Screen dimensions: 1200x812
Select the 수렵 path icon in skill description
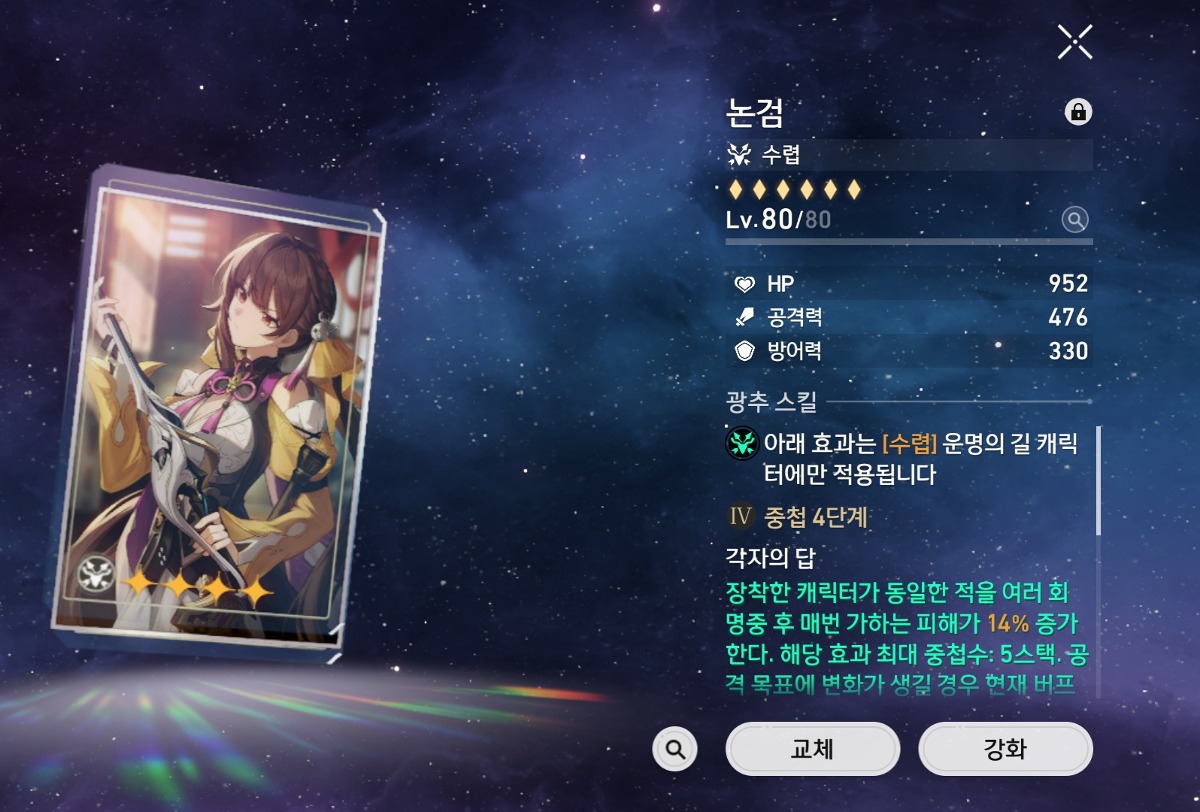pyautogui.click(x=743, y=444)
